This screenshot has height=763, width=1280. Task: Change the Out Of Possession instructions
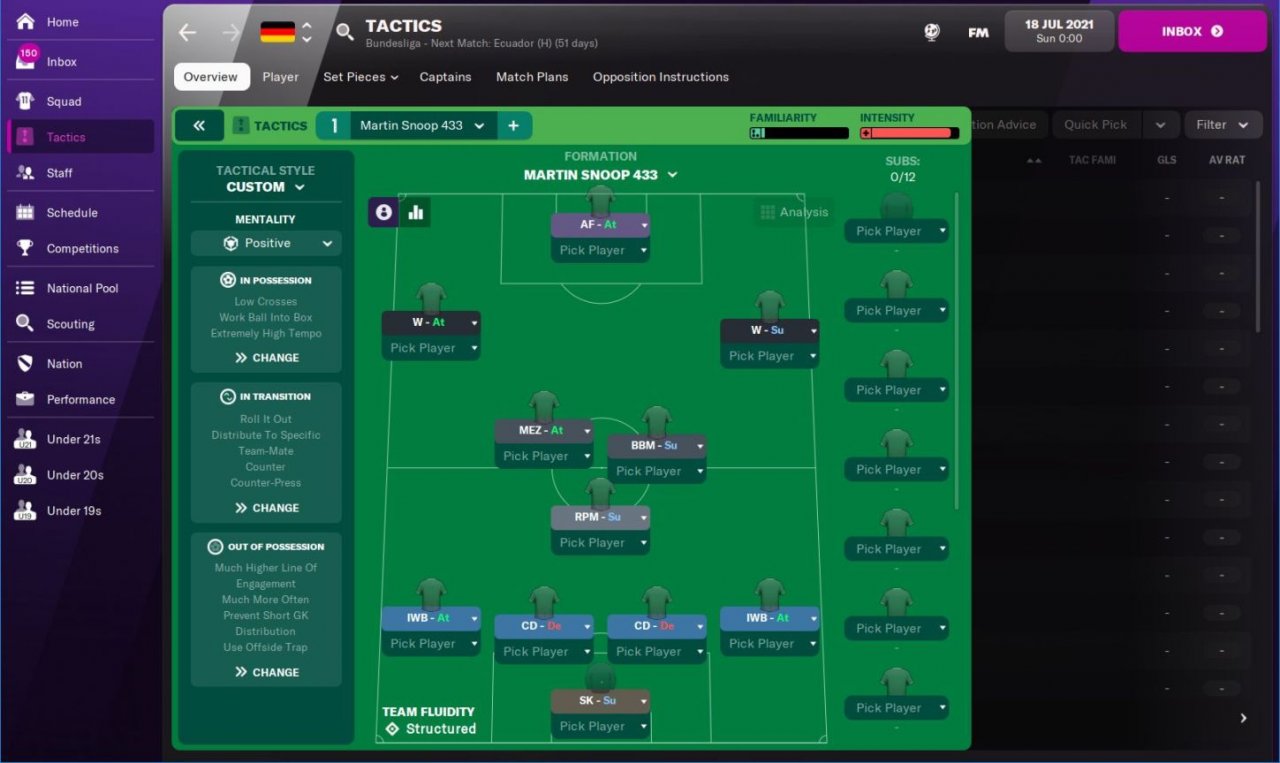point(266,672)
